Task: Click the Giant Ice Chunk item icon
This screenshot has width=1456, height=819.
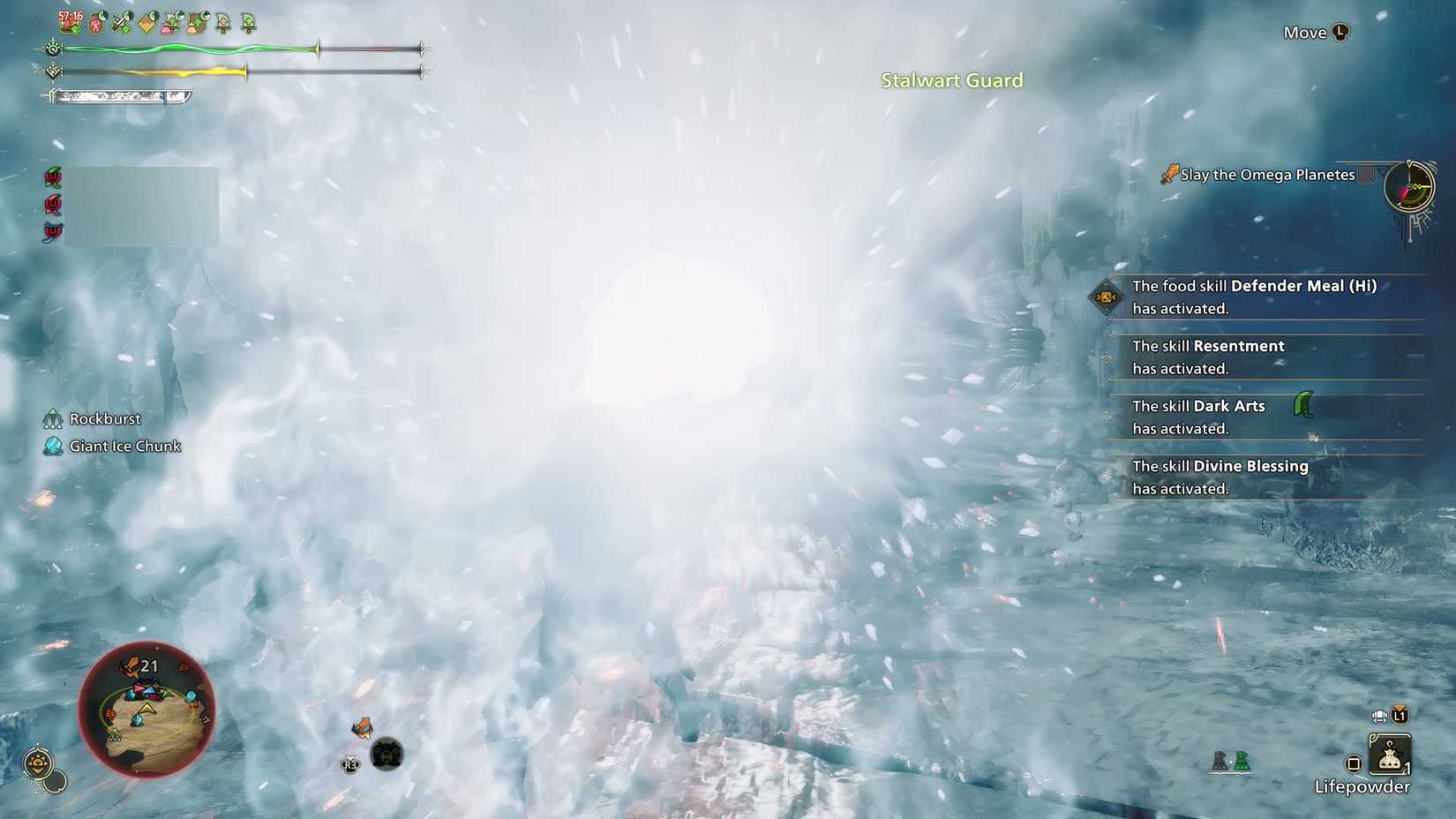Action: 55,446
